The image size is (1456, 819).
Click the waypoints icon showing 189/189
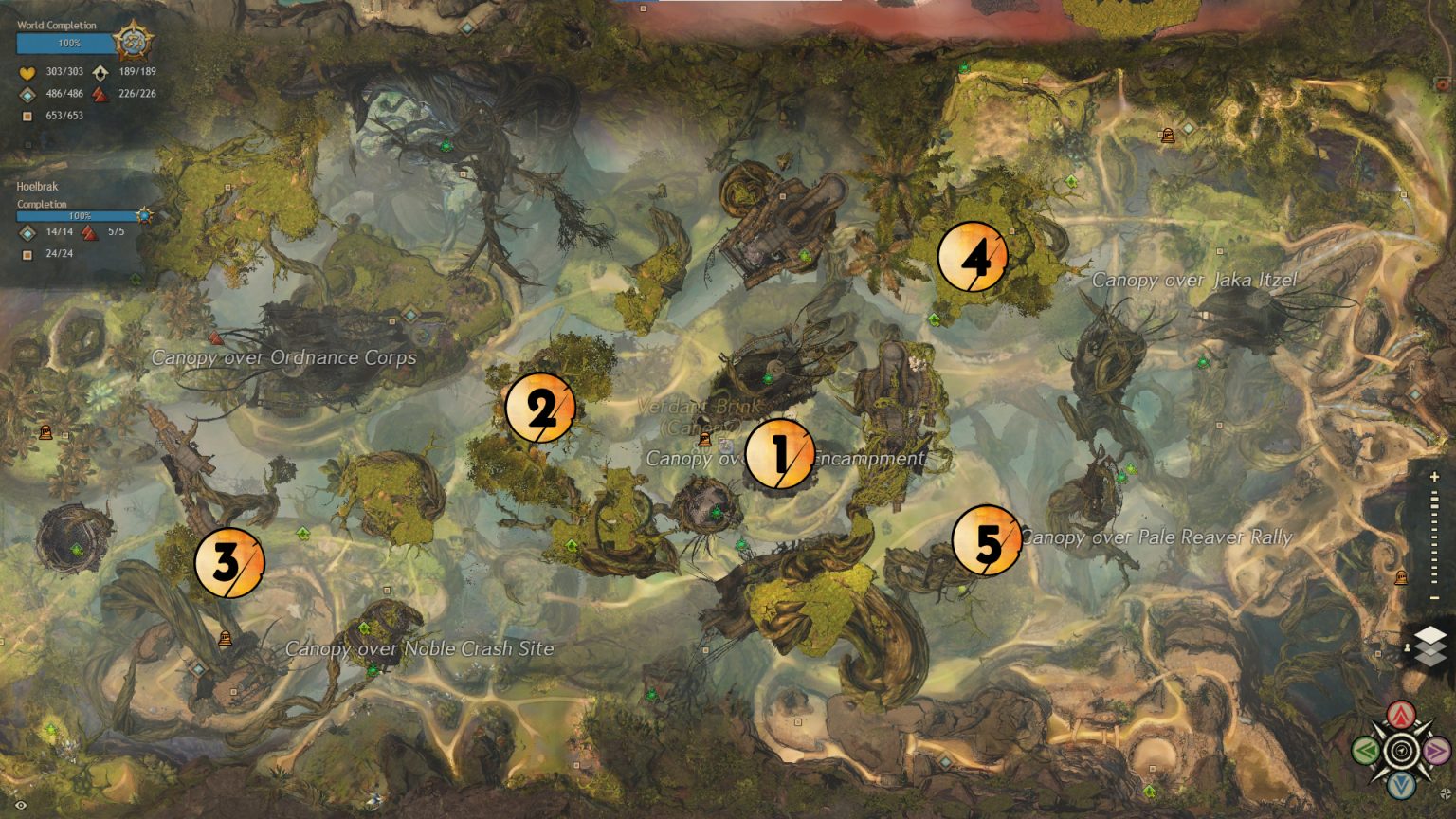tap(100, 72)
